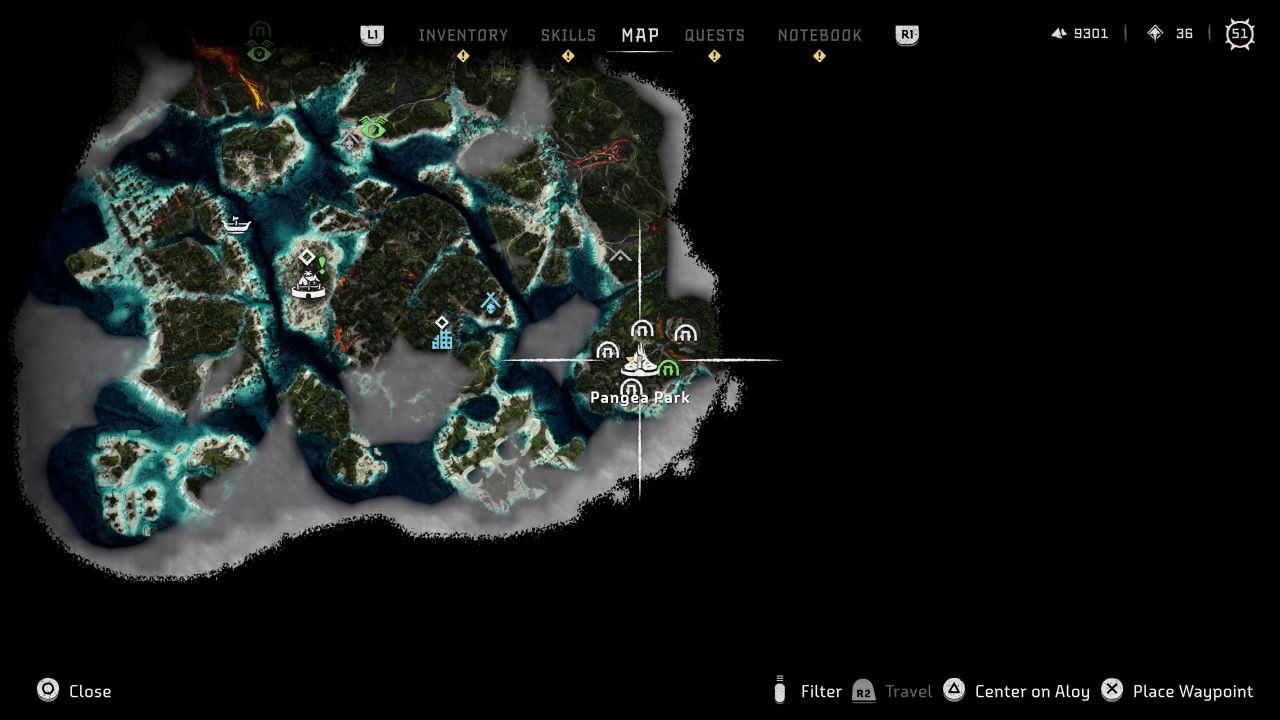The image size is (1280, 720).
Task: Select the Pangea Park location marker
Action: pos(638,364)
